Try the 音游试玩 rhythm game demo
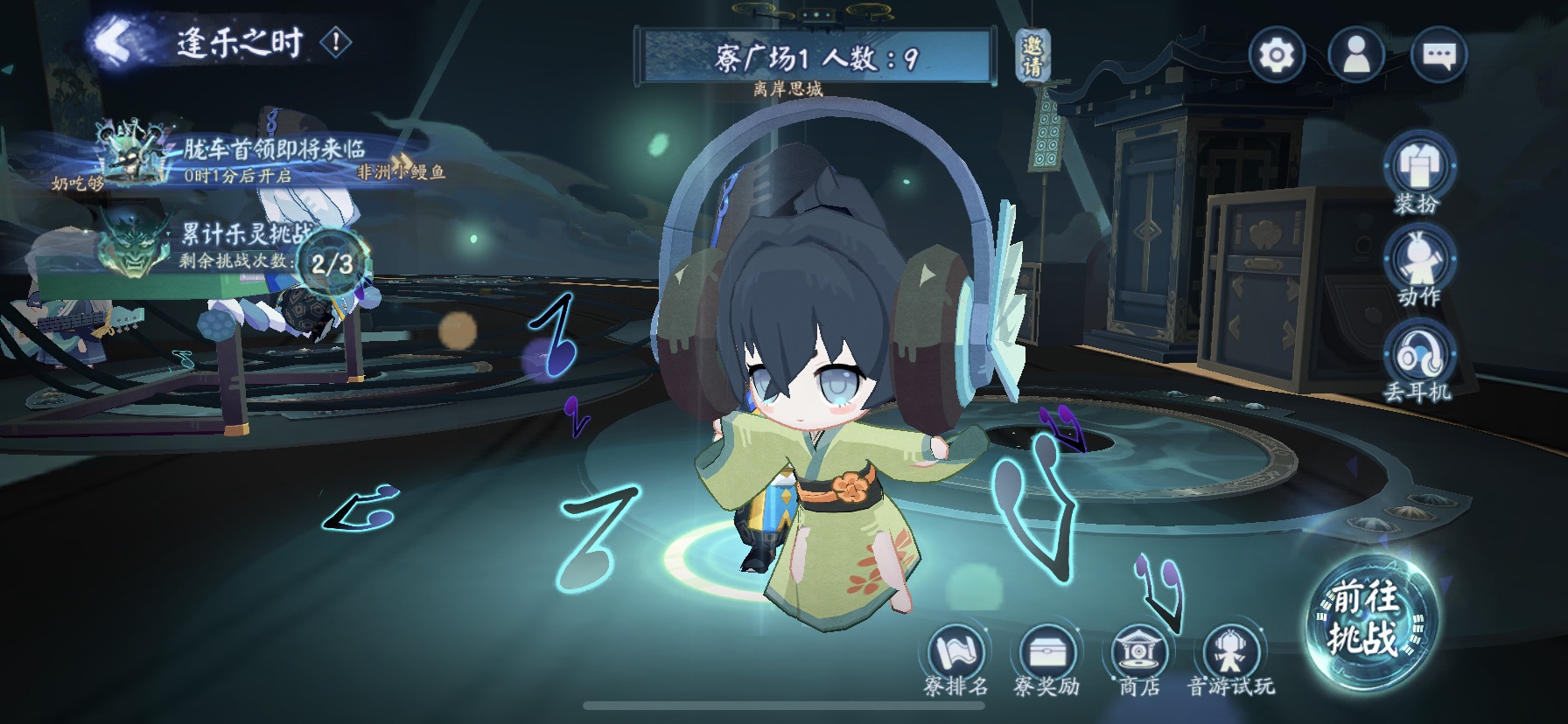The image size is (1568, 724). click(x=1230, y=660)
